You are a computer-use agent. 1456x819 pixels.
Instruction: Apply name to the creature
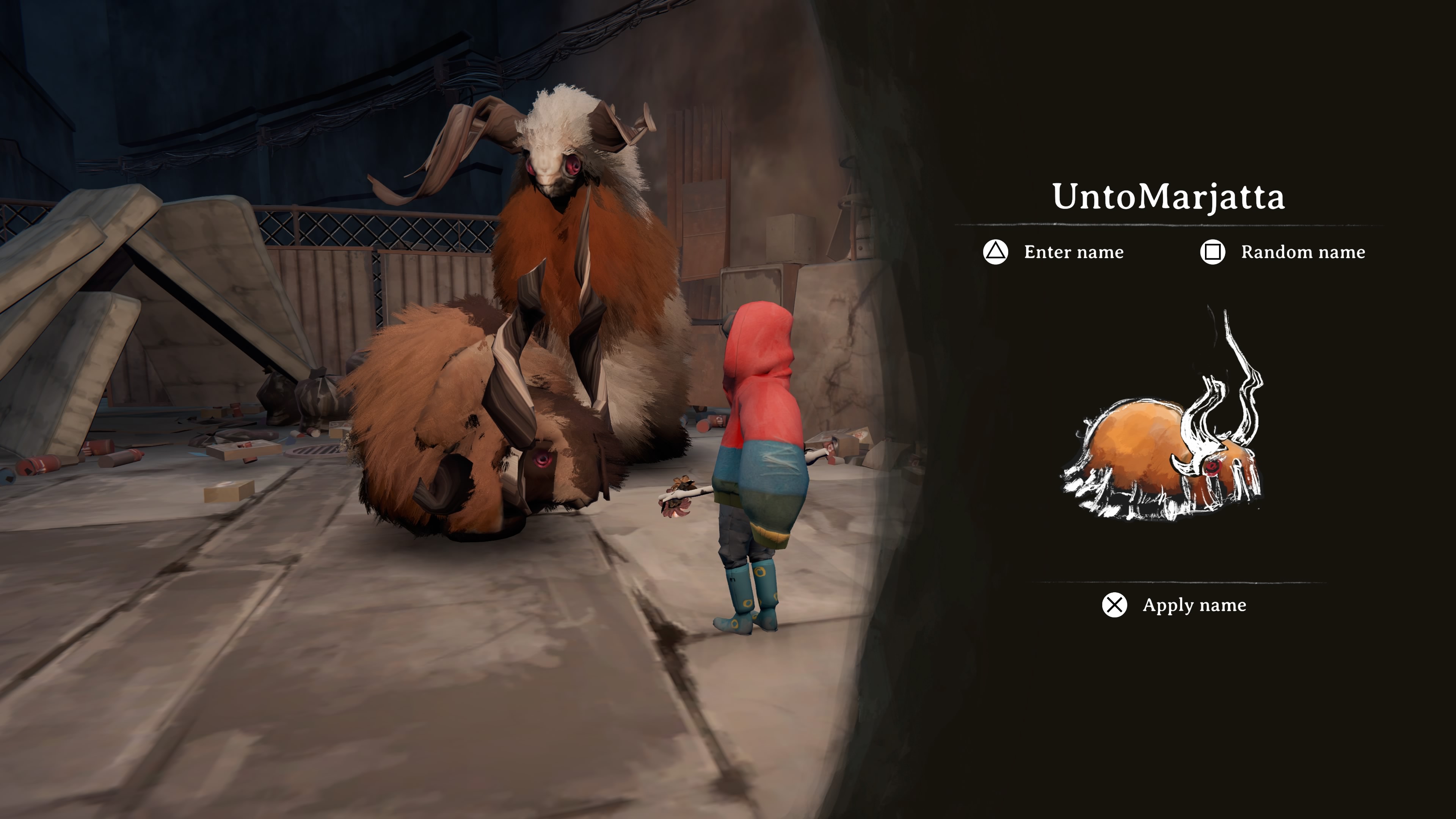(x=1174, y=605)
